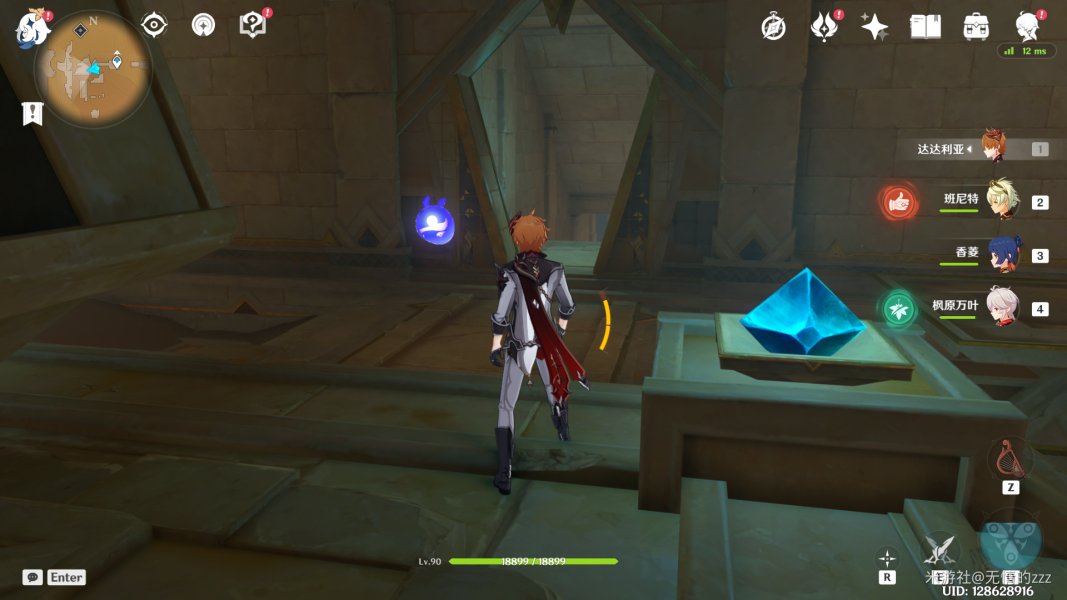Select active character 达达利亚 in party list
The height and width of the screenshot is (600, 1067).
992,148
